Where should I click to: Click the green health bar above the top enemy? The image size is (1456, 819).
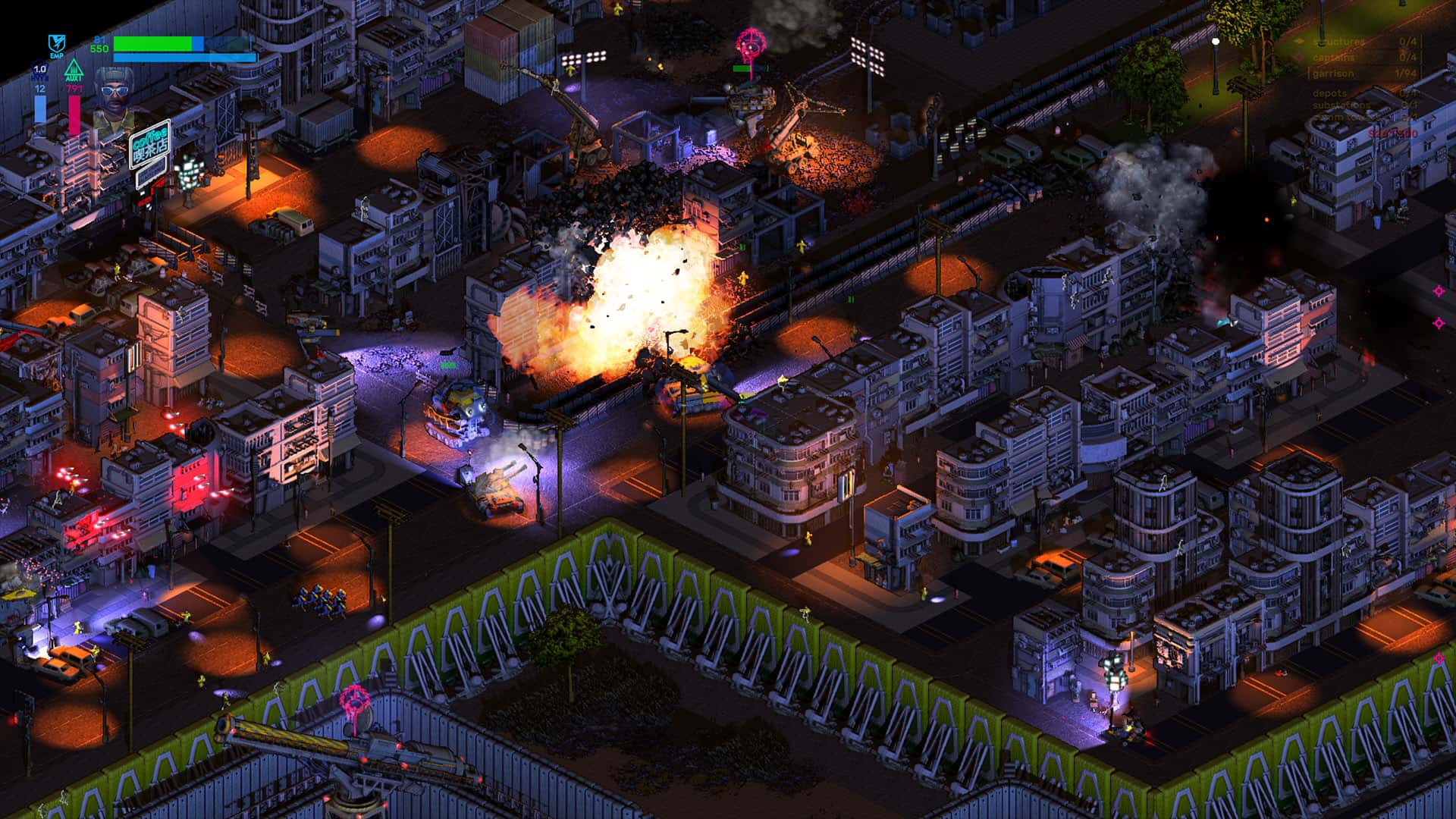coord(742,67)
